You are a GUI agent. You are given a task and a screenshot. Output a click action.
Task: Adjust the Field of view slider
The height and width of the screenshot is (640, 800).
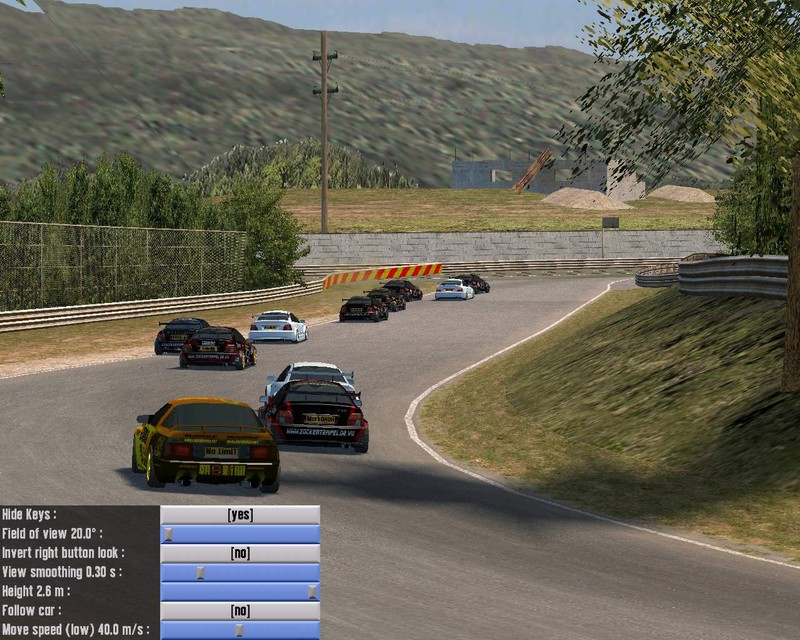[x=168, y=534]
